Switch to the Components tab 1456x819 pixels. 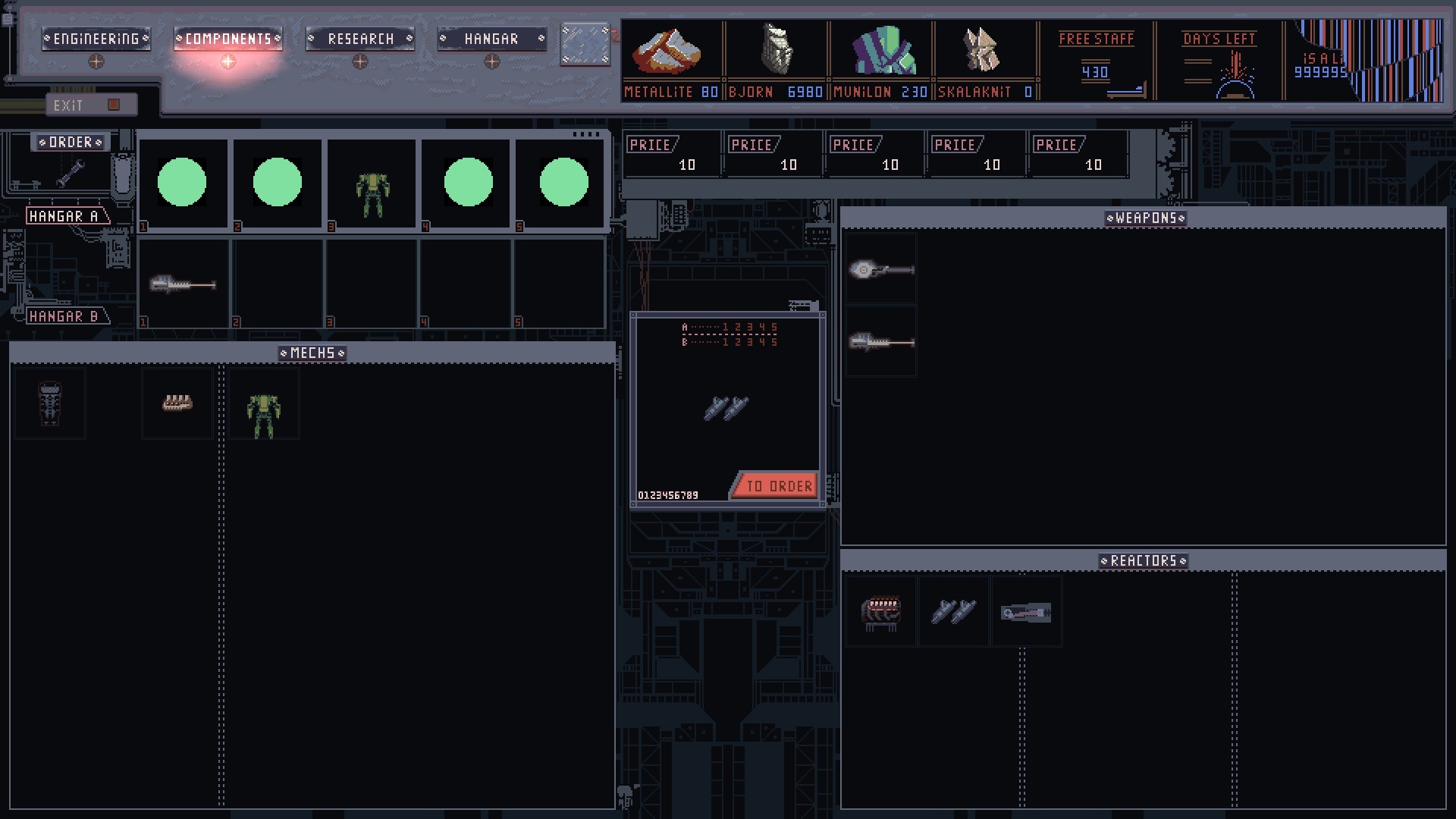coord(227,38)
